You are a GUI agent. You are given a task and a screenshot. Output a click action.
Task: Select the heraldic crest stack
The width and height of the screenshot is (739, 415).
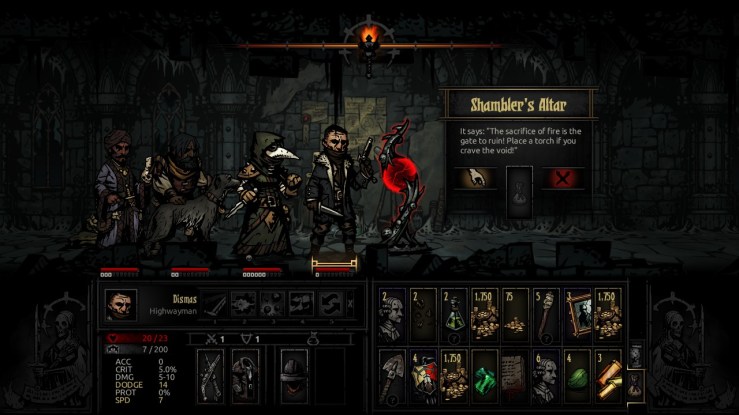point(424,372)
